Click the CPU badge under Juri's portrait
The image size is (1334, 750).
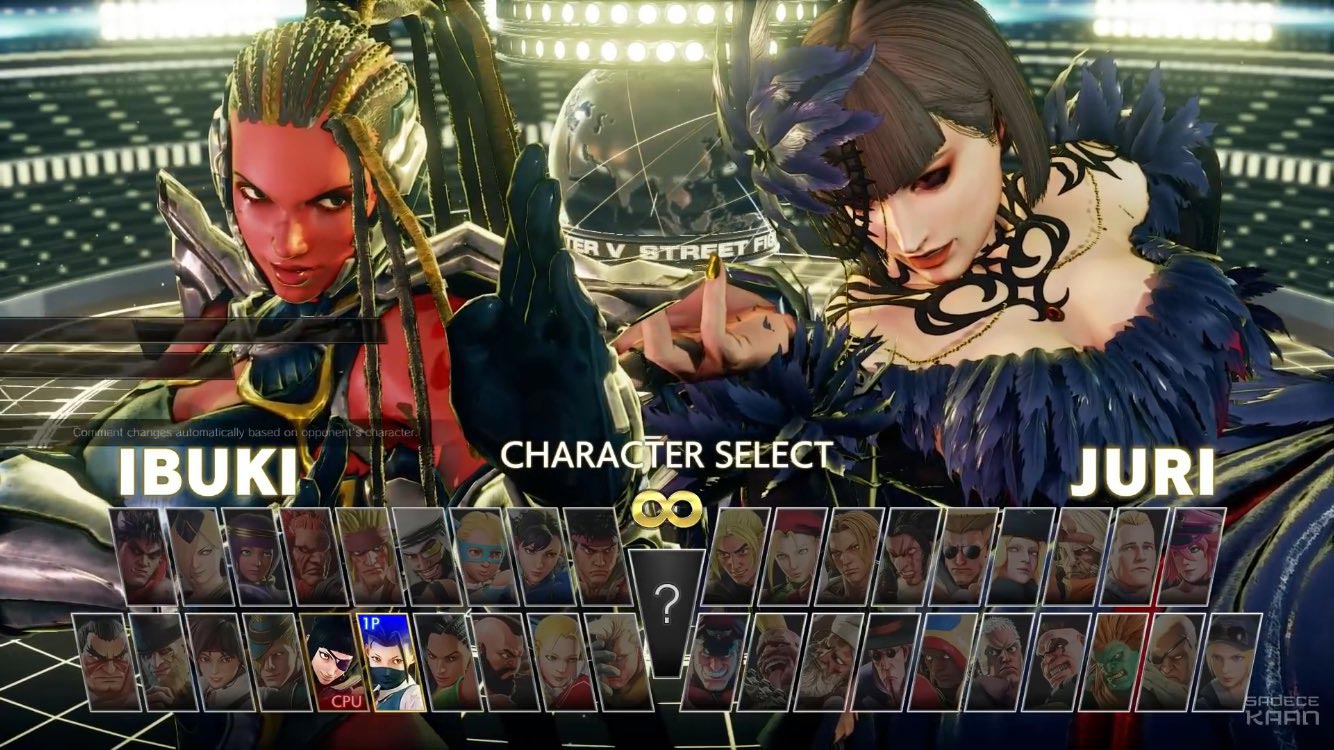pyautogui.click(x=347, y=701)
